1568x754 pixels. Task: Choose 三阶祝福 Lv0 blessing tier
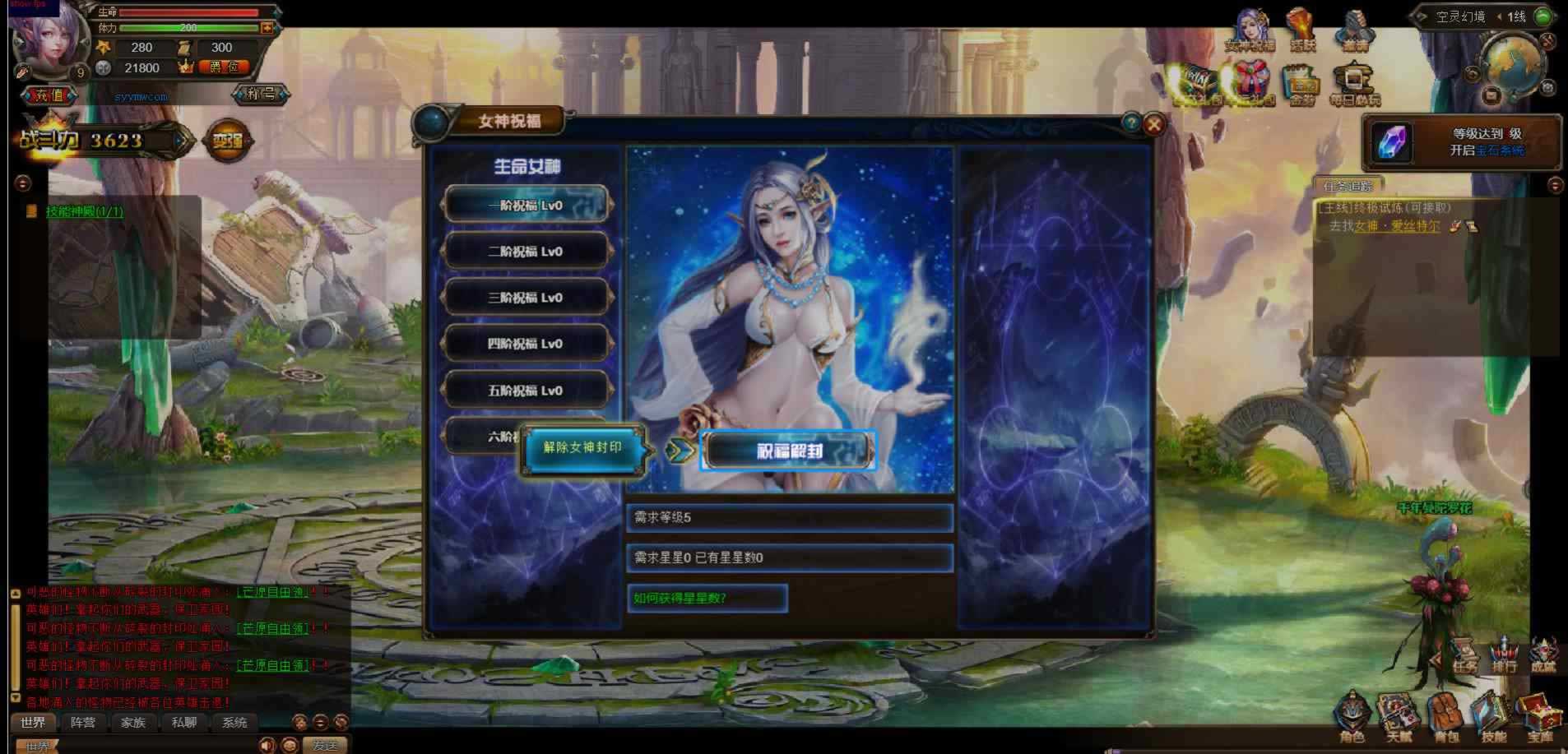pos(527,298)
